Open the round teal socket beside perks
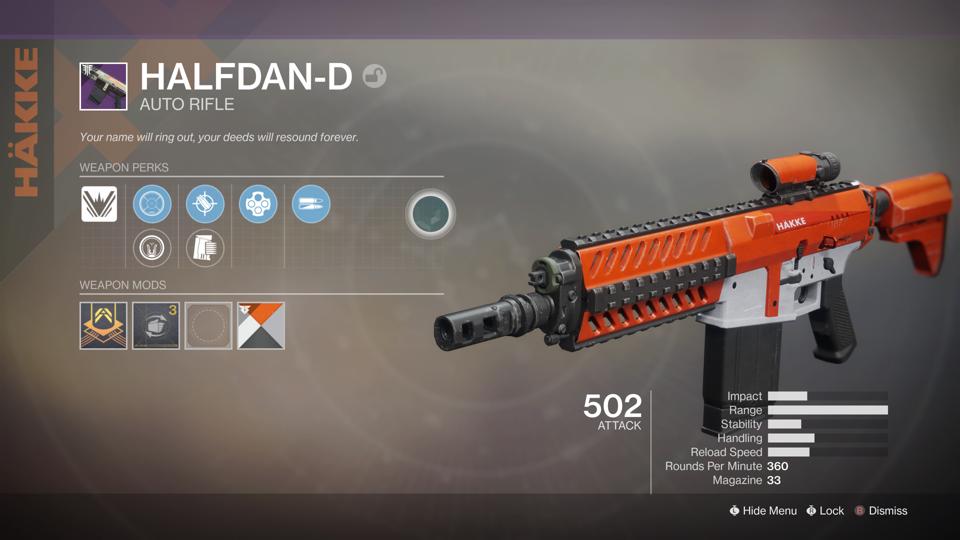Image resolution: width=960 pixels, height=540 pixels. tap(431, 215)
